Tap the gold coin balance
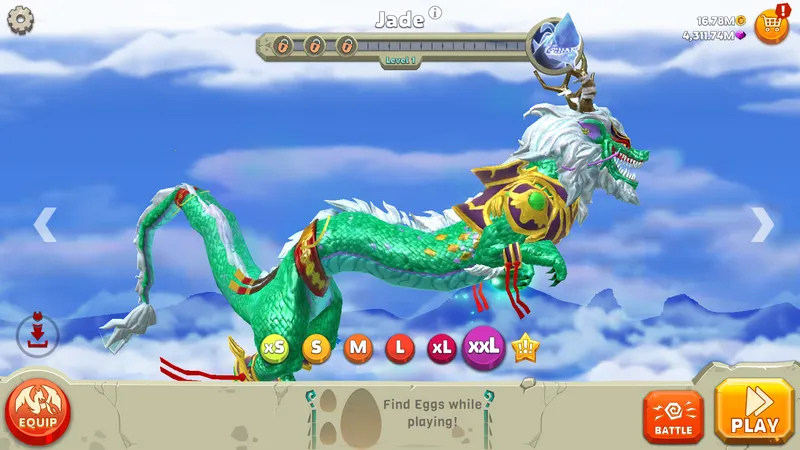Viewport: 800px width, 450px height. (720, 20)
